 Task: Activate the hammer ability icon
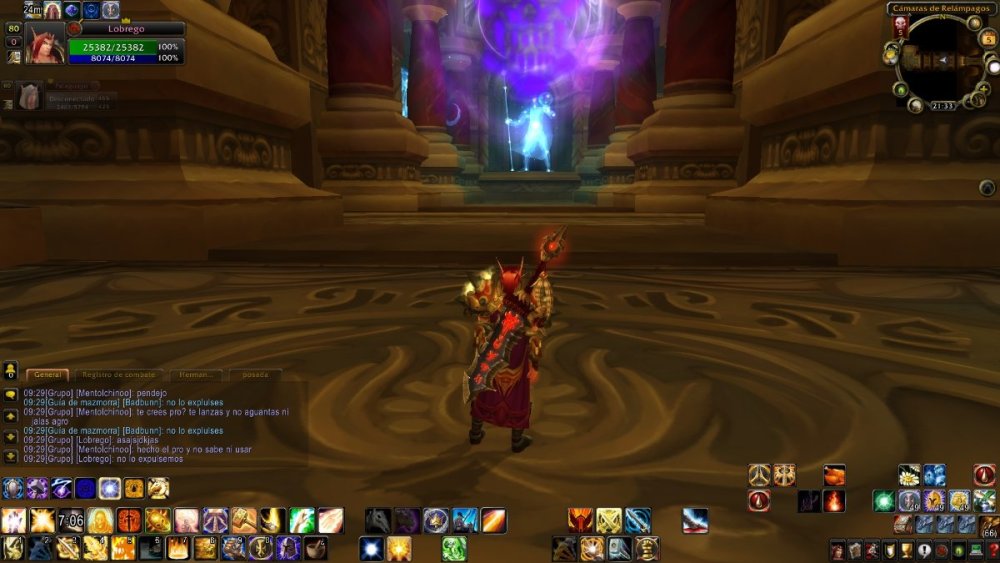(244, 520)
